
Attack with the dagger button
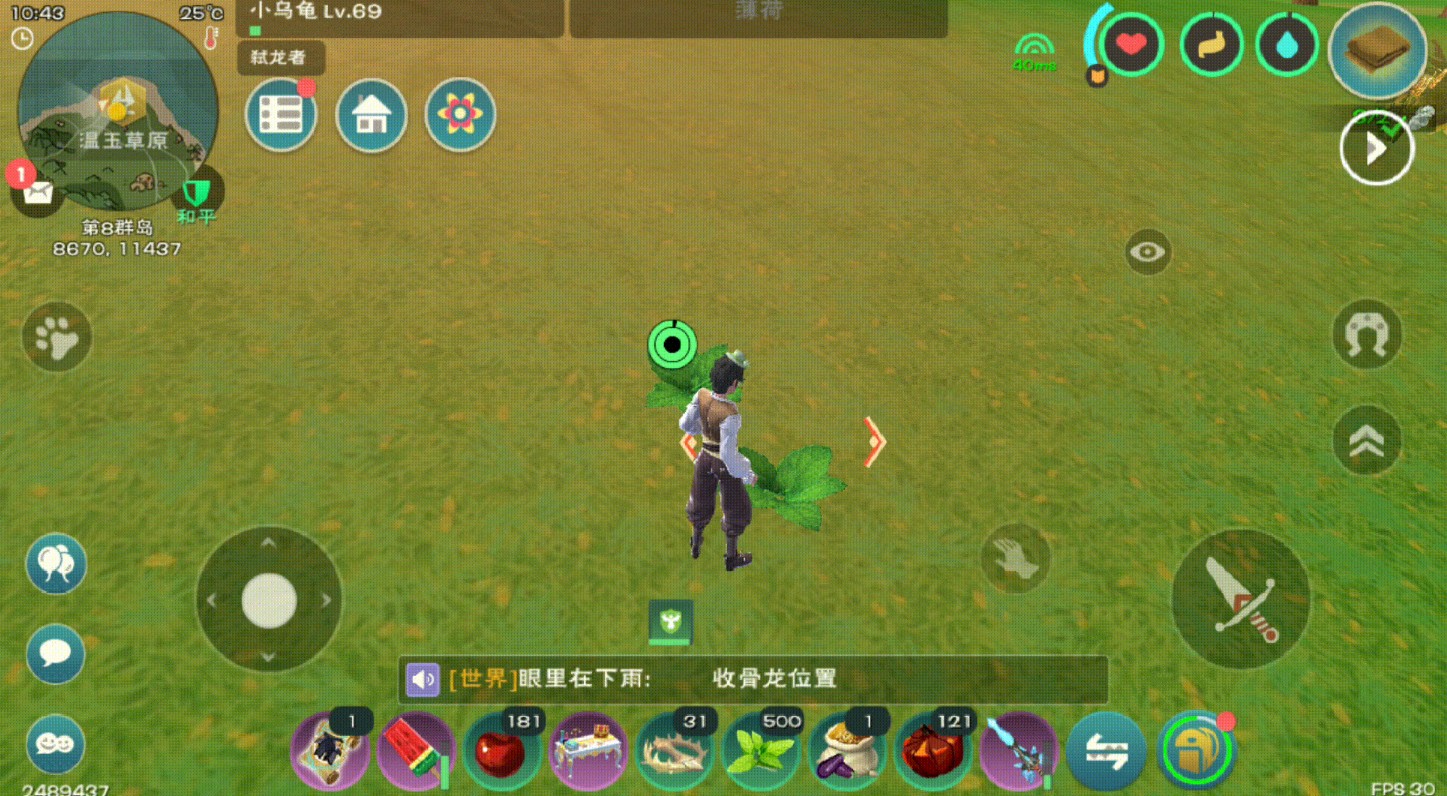point(1240,599)
